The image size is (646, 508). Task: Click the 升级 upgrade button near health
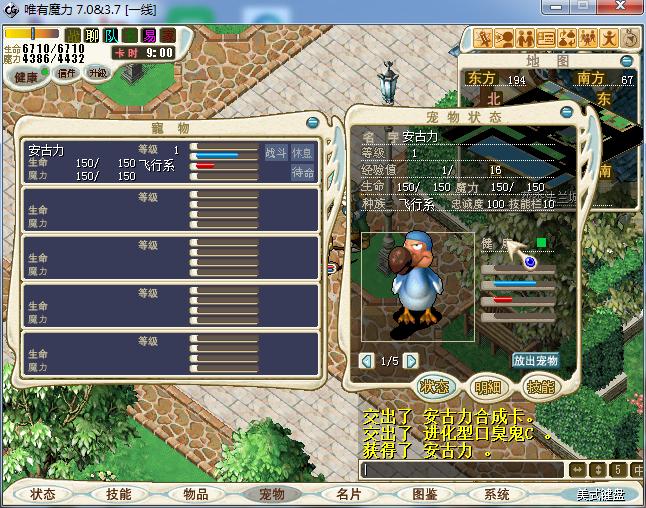[x=98, y=73]
